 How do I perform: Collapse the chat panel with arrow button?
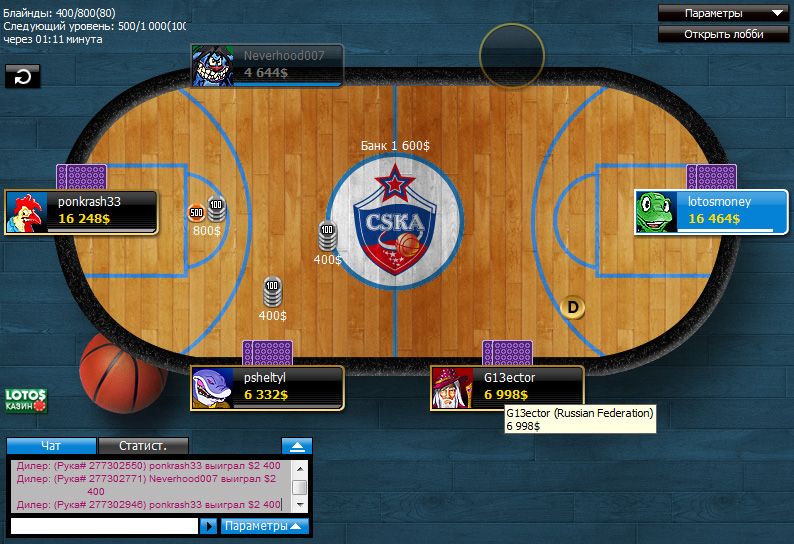296,446
